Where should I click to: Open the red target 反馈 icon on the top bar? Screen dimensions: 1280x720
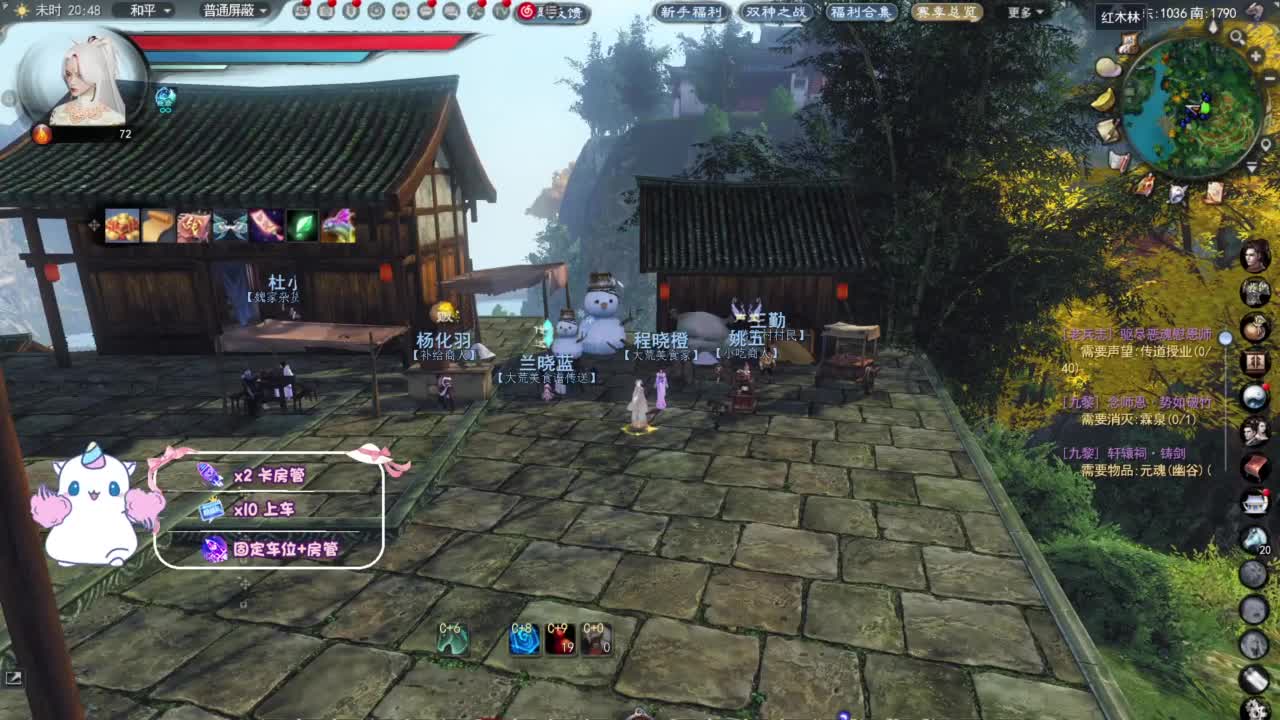pos(525,12)
